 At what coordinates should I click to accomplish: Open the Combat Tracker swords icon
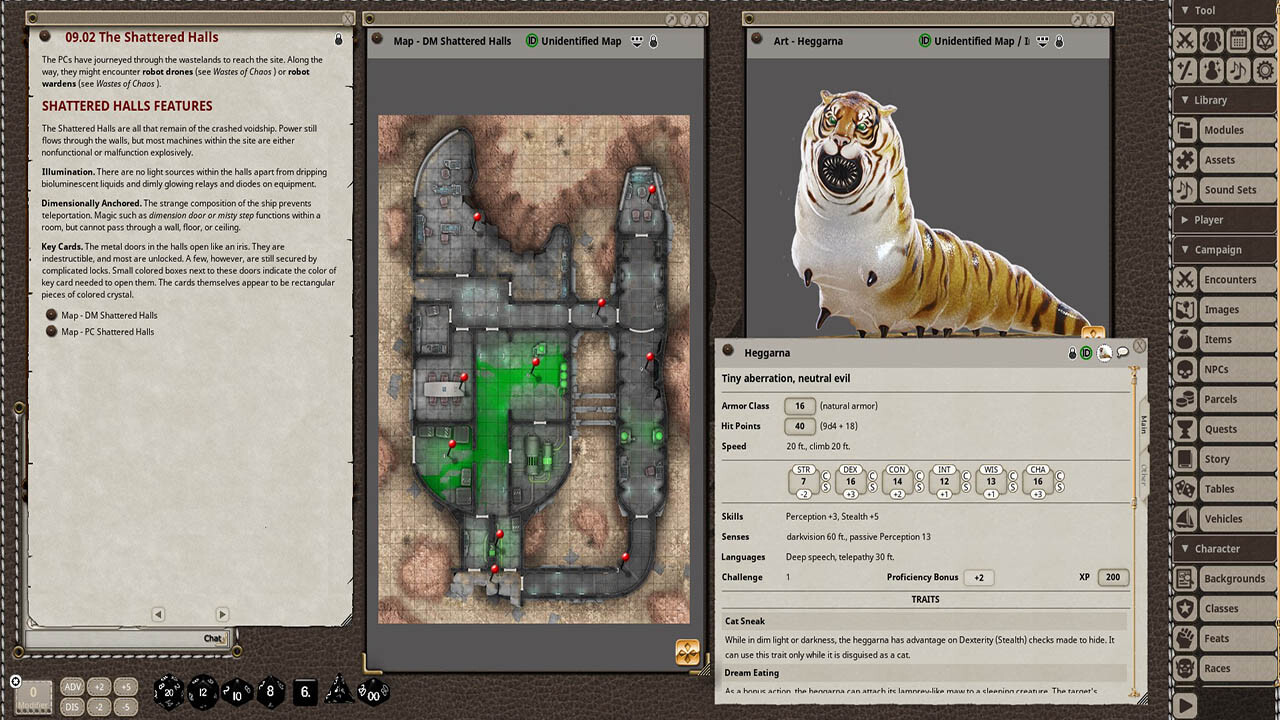(1185, 40)
